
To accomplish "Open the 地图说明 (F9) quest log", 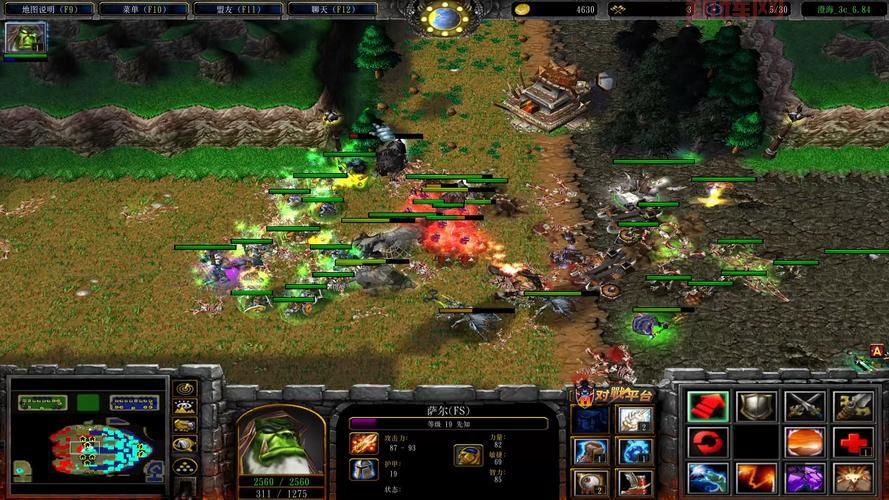I will [x=49, y=9].
